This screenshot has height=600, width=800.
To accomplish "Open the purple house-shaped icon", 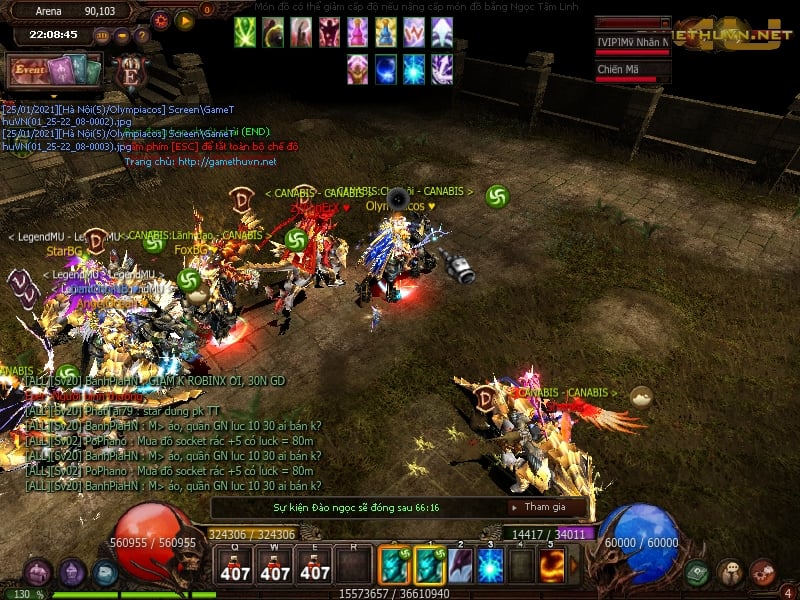I will tap(71, 573).
